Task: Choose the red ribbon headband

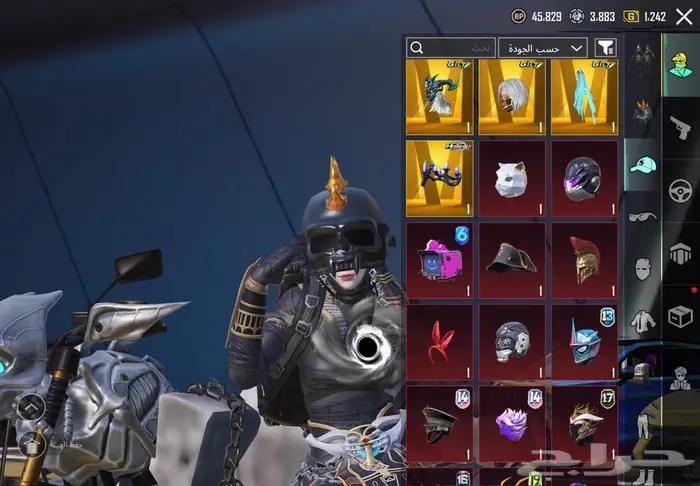Action: 440,342
